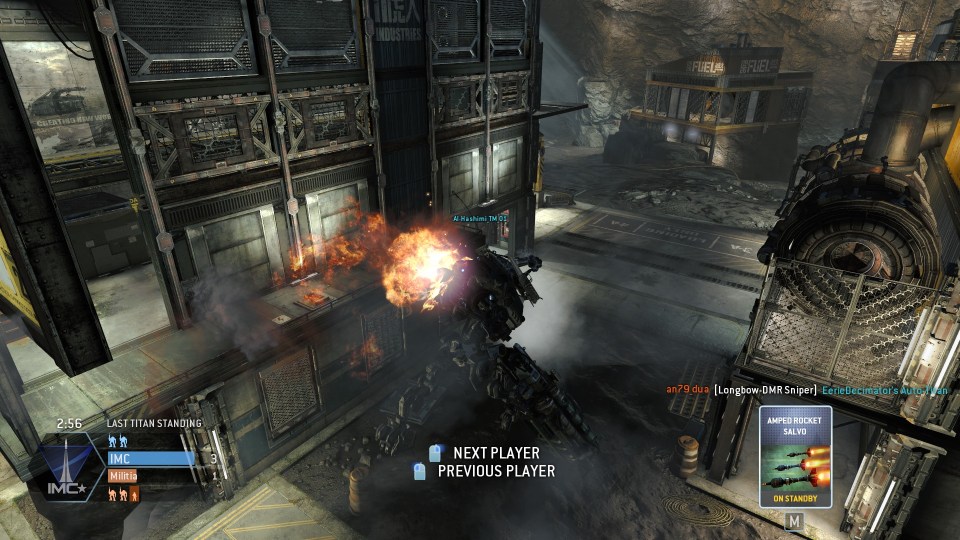Choose the Previous Player option

[495, 471]
